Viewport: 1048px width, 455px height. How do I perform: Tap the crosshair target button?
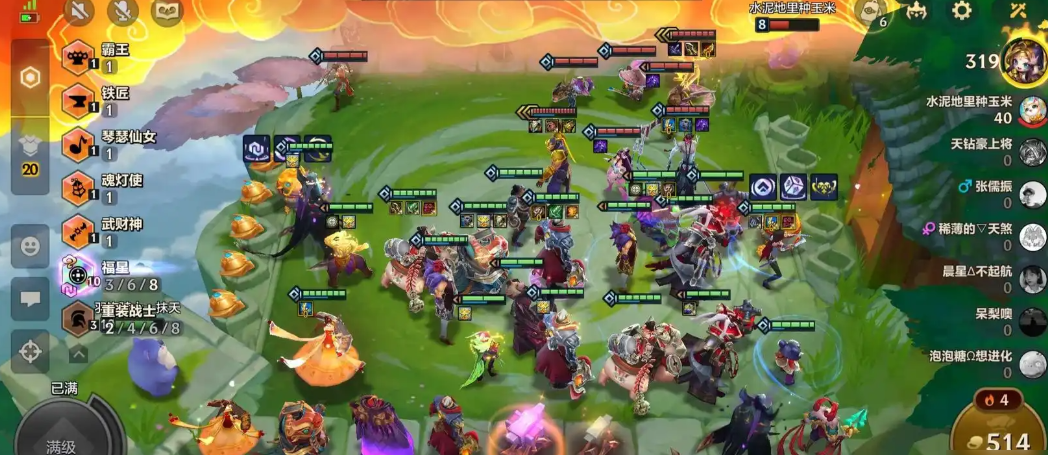pyautogui.click(x=30, y=351)
